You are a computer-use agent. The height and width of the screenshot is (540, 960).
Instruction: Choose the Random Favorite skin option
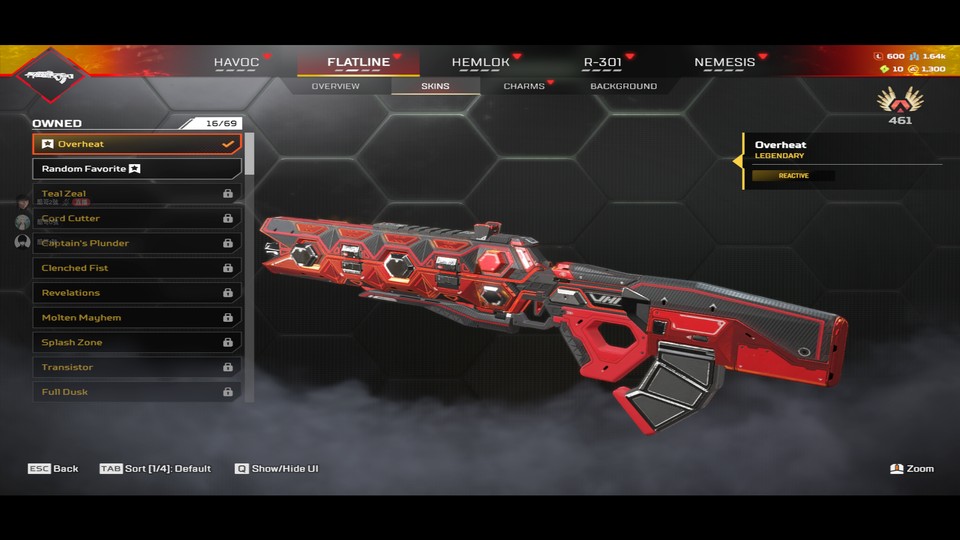tap(137, 169)
